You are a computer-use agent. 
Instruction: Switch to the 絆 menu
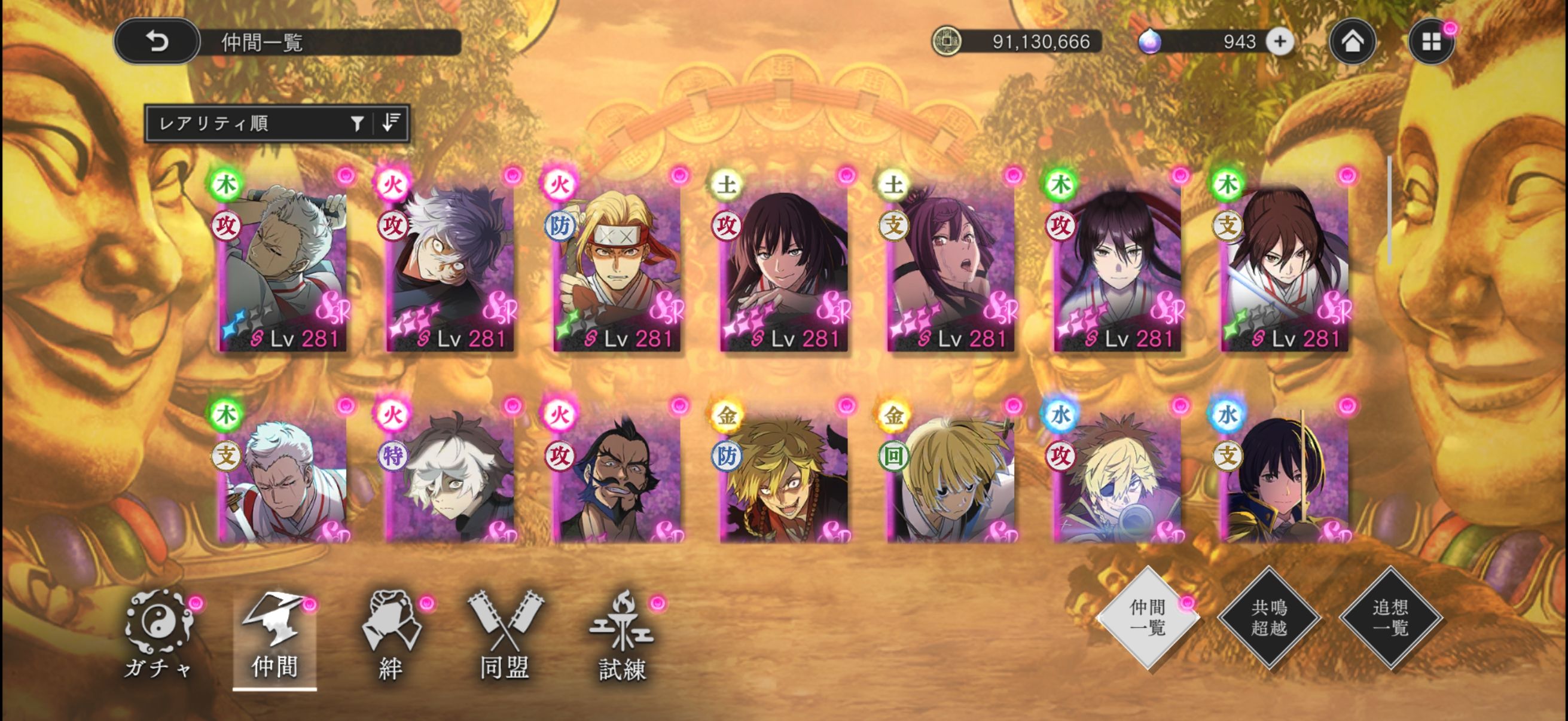[391, 636]
